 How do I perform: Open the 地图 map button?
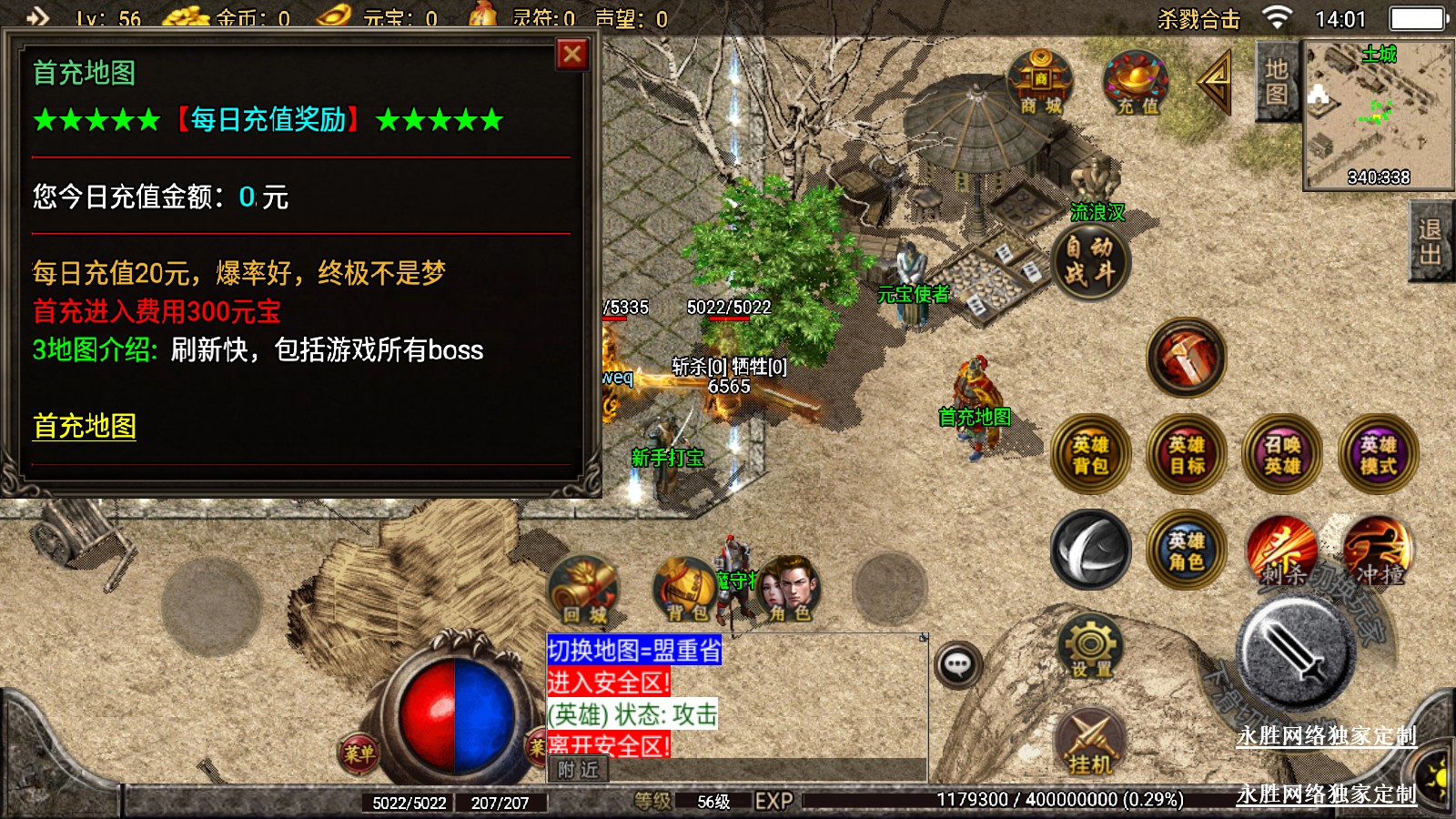point(1276,82)
